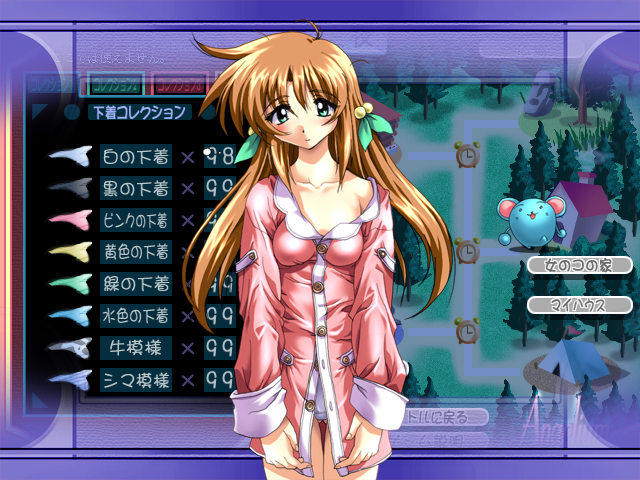Screen dimensions: 640x480
Task: Select the 牛模様 collection entry
Action: (x=136, y=348)
